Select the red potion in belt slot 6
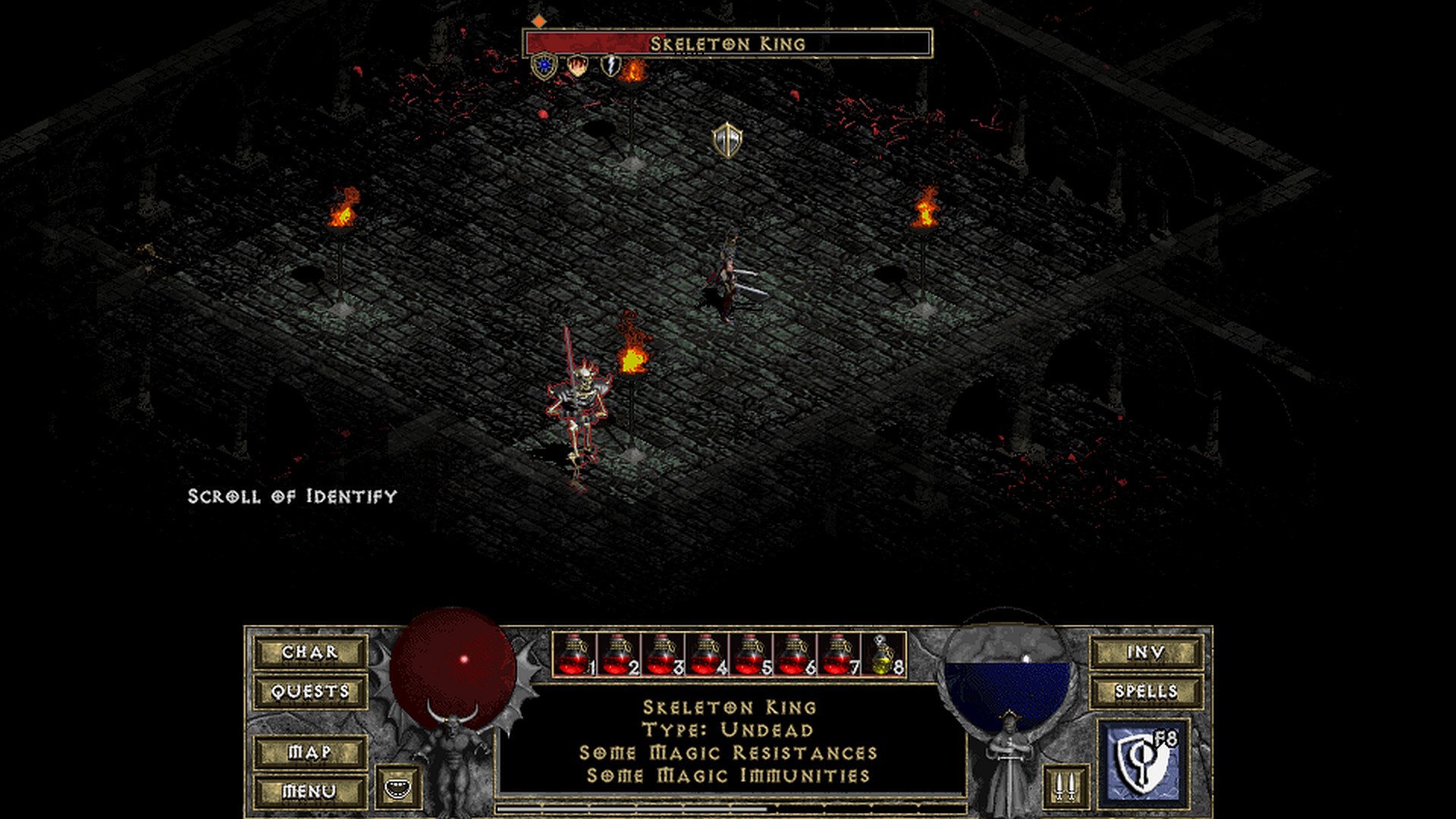Image resolution: width=1456 pixels, height=819 pixels. pos(794,655)
